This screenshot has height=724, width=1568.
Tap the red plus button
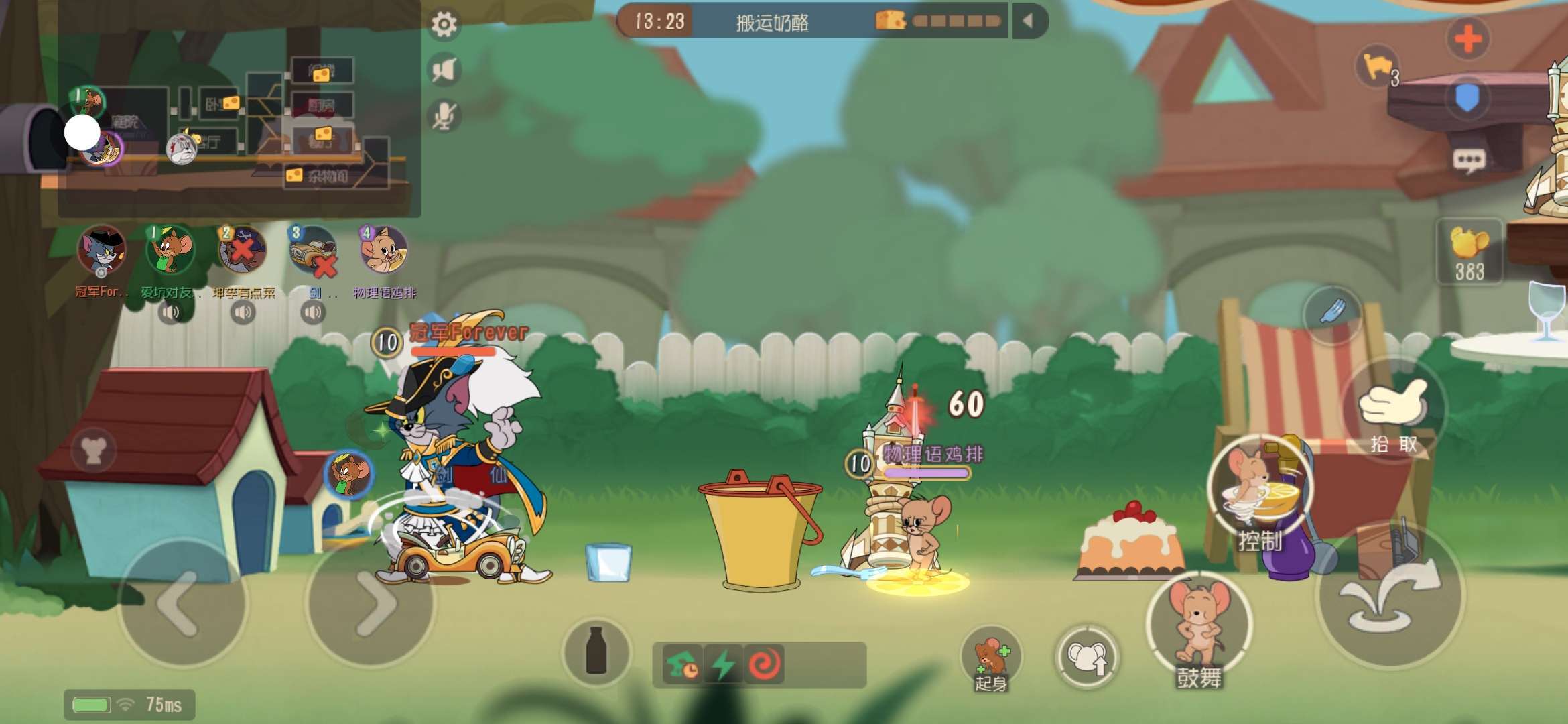click(1467, 39)
